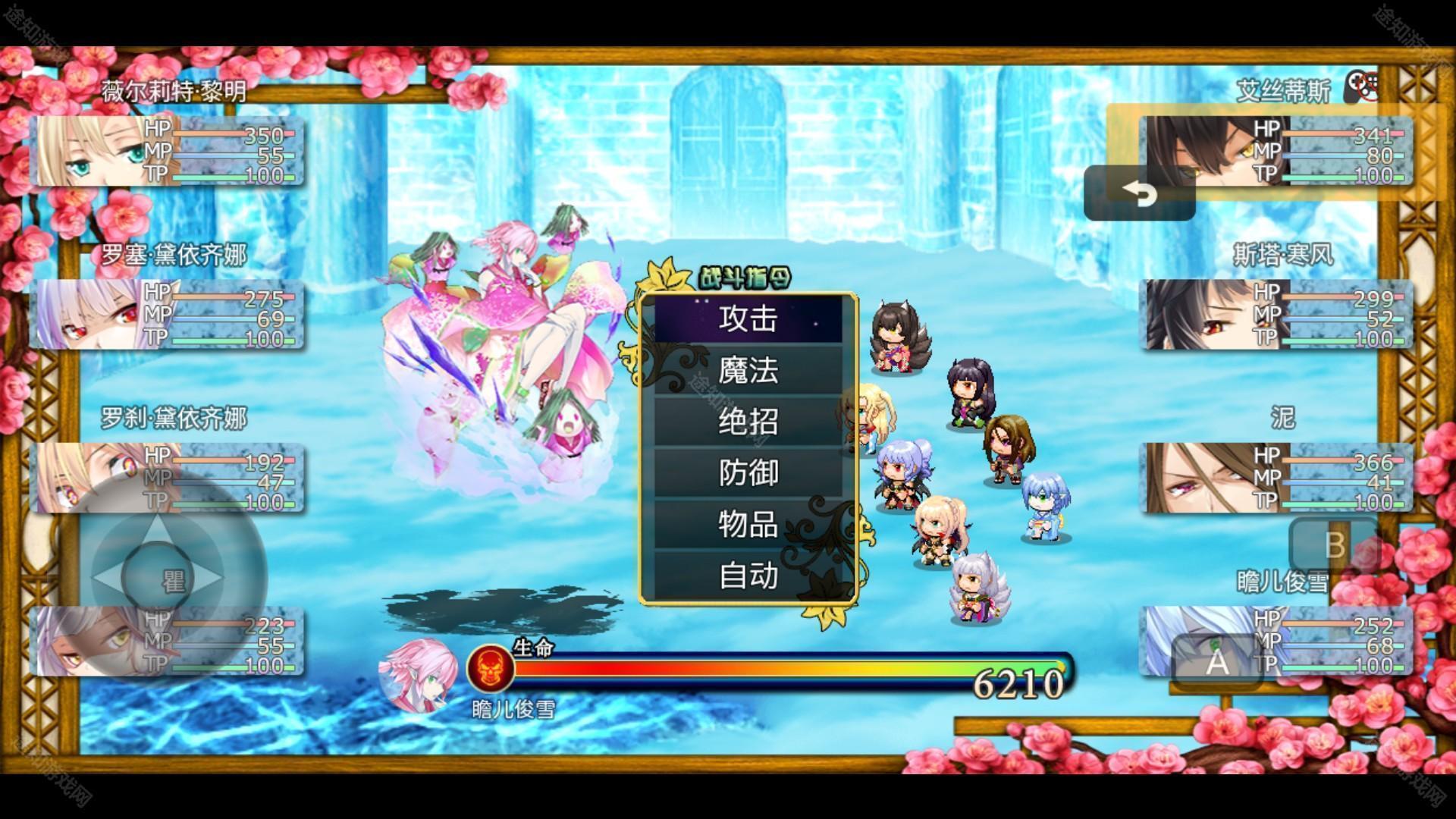Enable 自动 auto battle
Image resolution: width=1456 pixels, height=819 pixels.
tap(748, 576)
